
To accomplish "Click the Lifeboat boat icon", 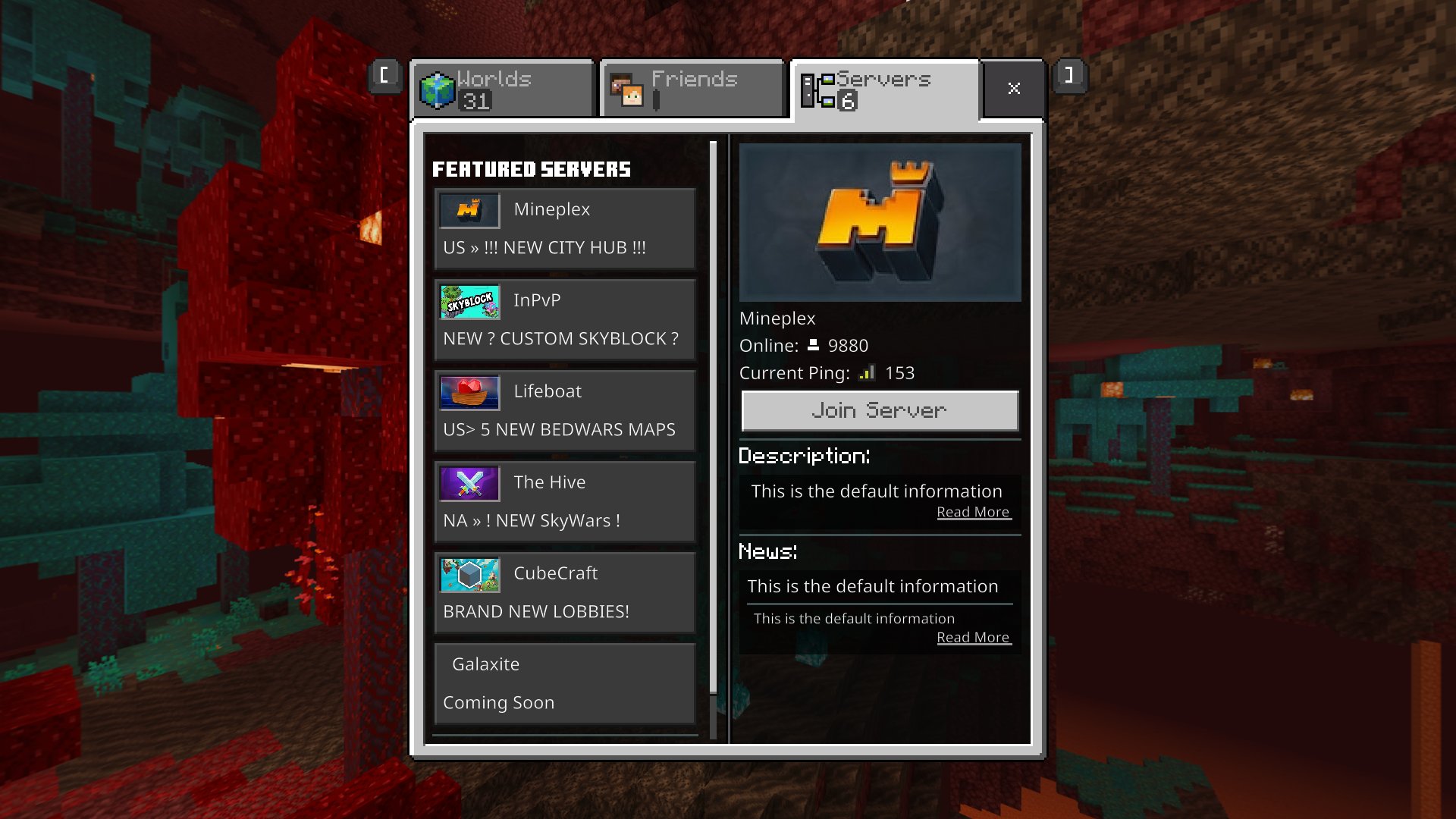I will pyautogui.click(x=469, y=392).
